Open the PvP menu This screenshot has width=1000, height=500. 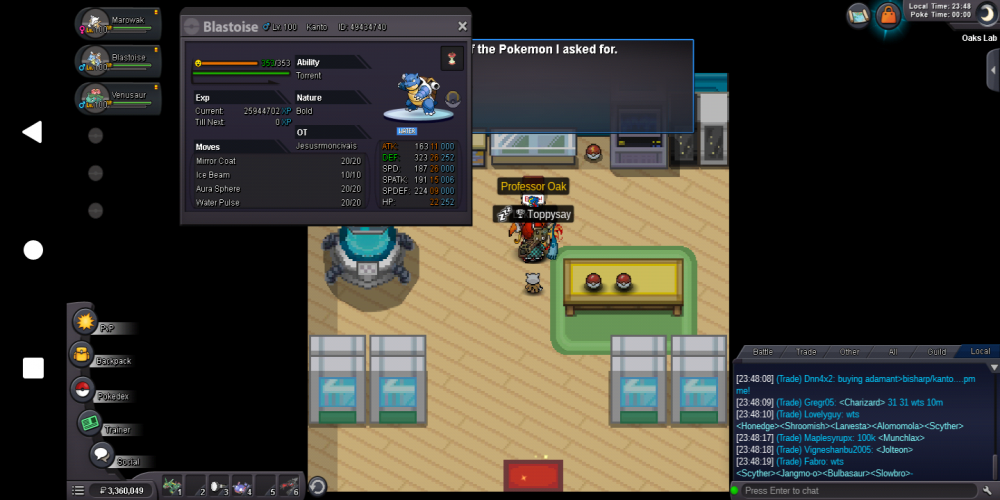(x=86, y=323)
